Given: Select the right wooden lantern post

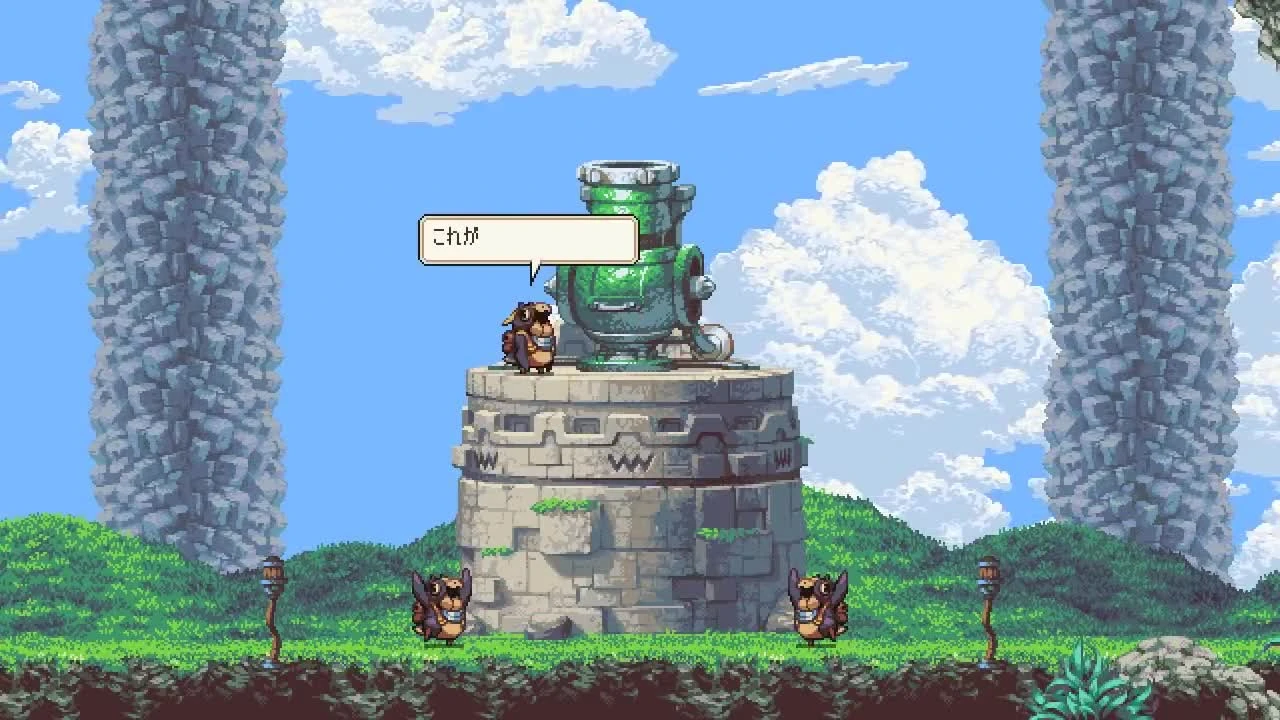Looking at the screenshot, I should 988,610.
